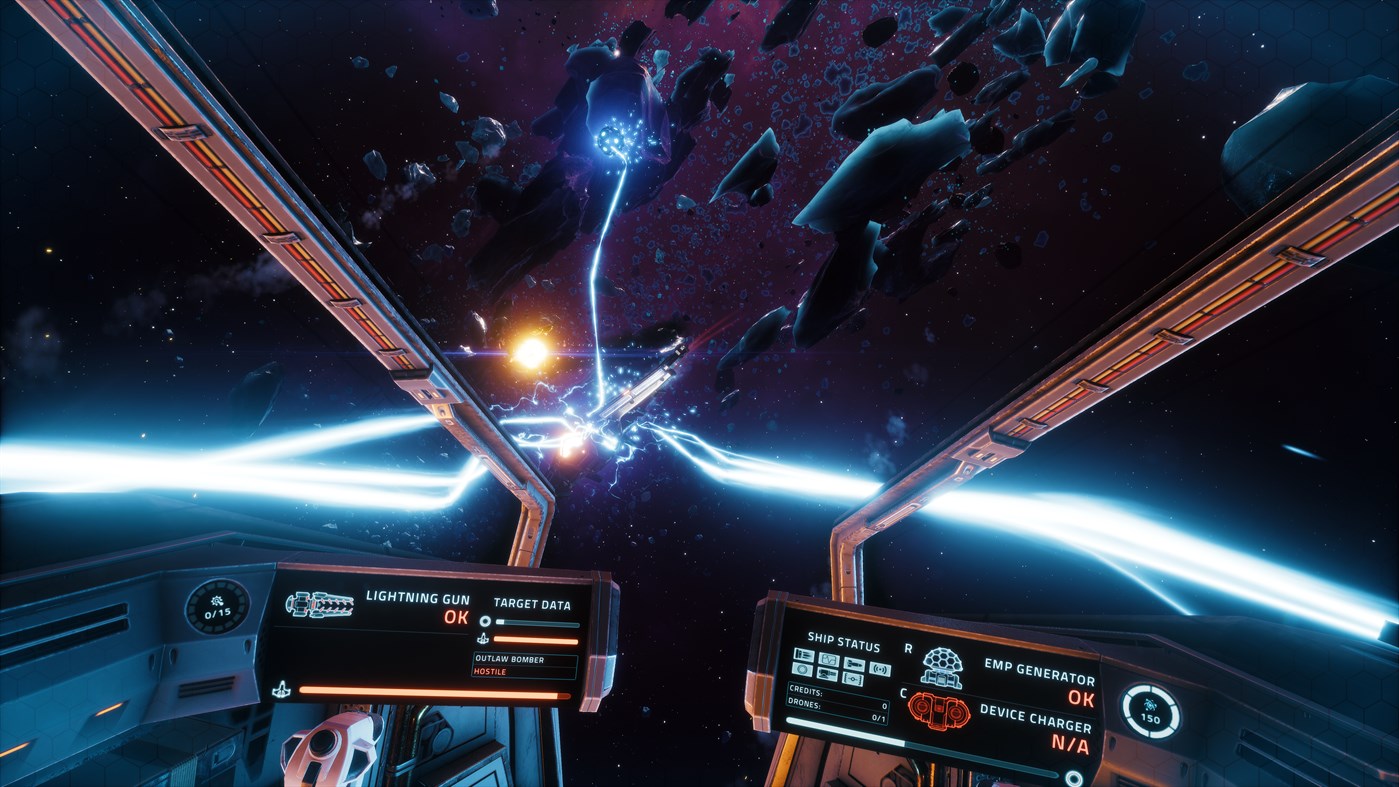This screenshot has height=787, width=1399.
Task: Click the Device Charger N/A label
Action: tap(1069, 744)
